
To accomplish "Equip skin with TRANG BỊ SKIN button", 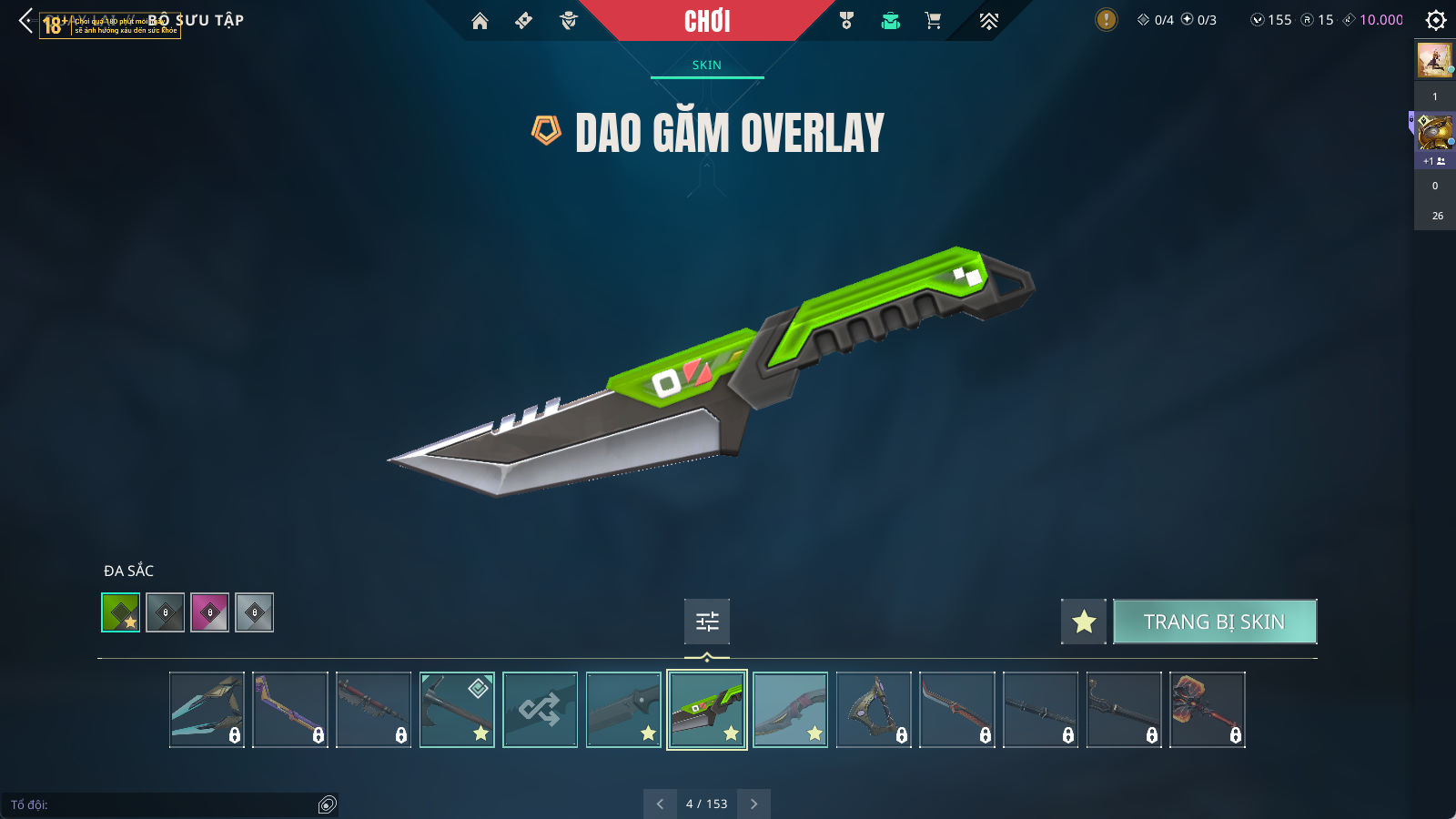I will pyautogui.click(x=1214, y=622).
